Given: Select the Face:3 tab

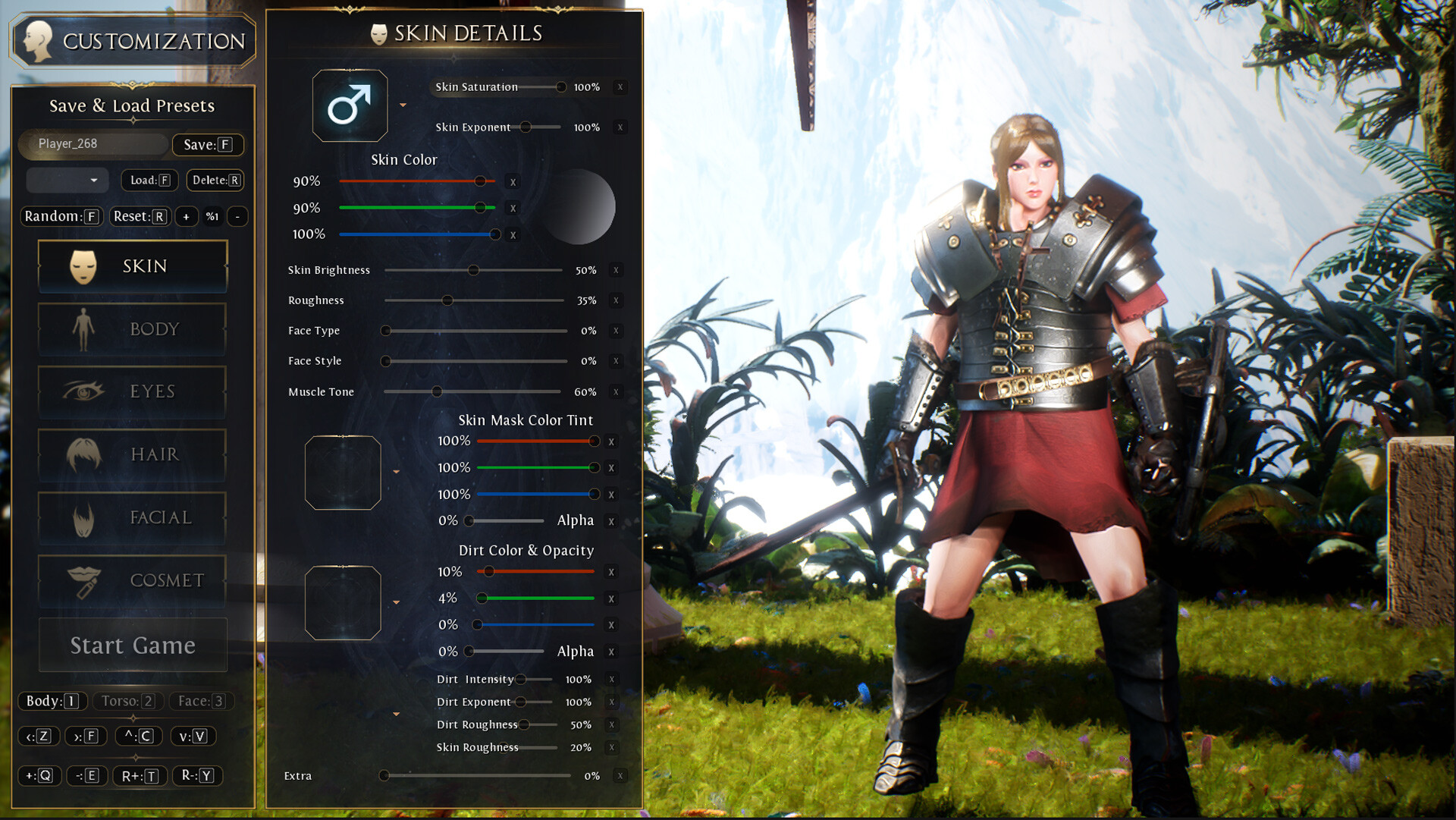Looking at the screenshot, I should coord(199,701).
